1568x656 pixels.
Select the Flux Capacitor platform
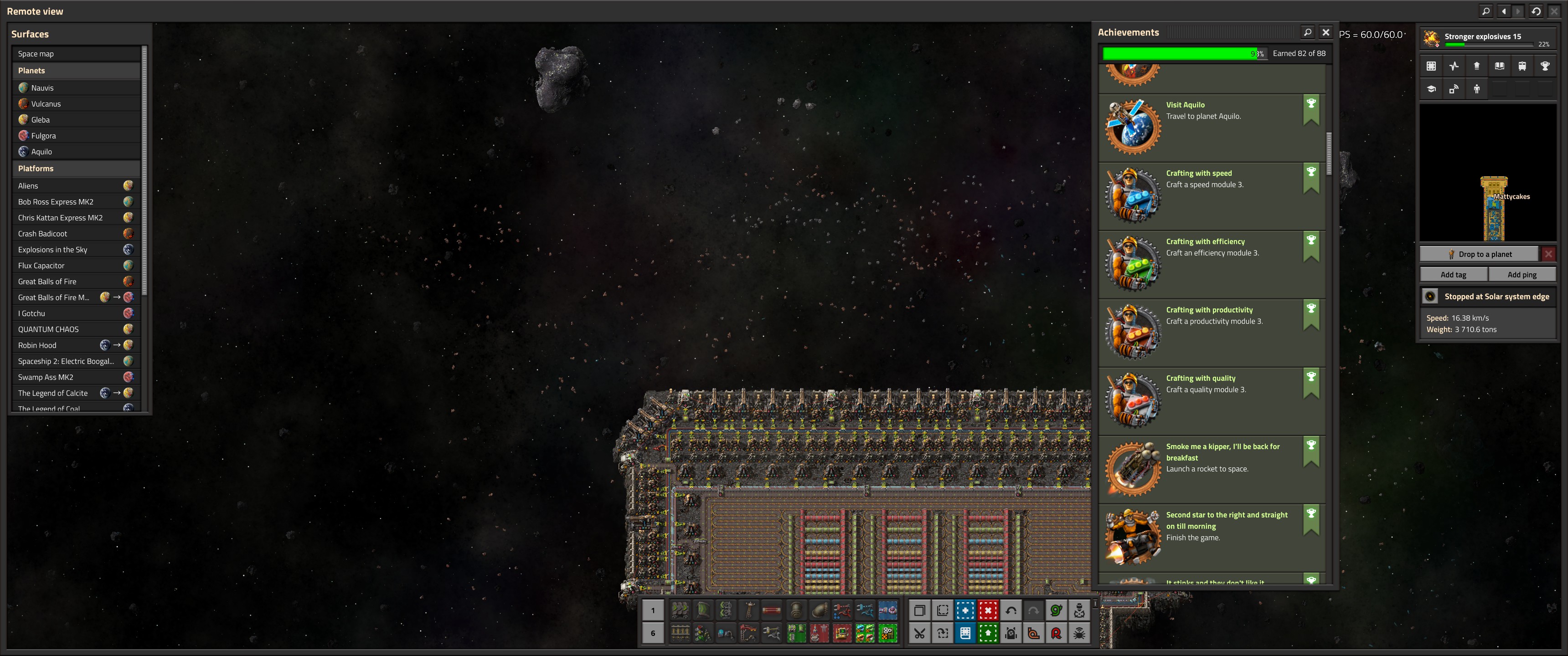tap(41, 265)
